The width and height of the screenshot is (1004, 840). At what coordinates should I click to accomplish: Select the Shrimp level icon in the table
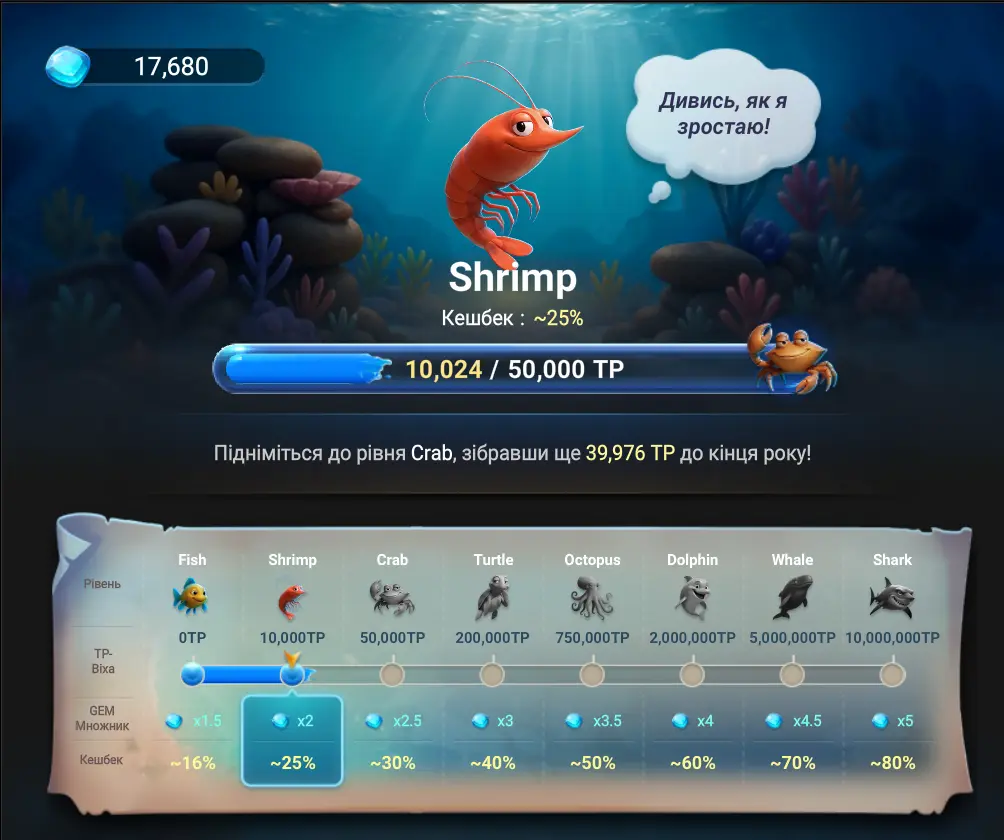(x=291, y=599)
